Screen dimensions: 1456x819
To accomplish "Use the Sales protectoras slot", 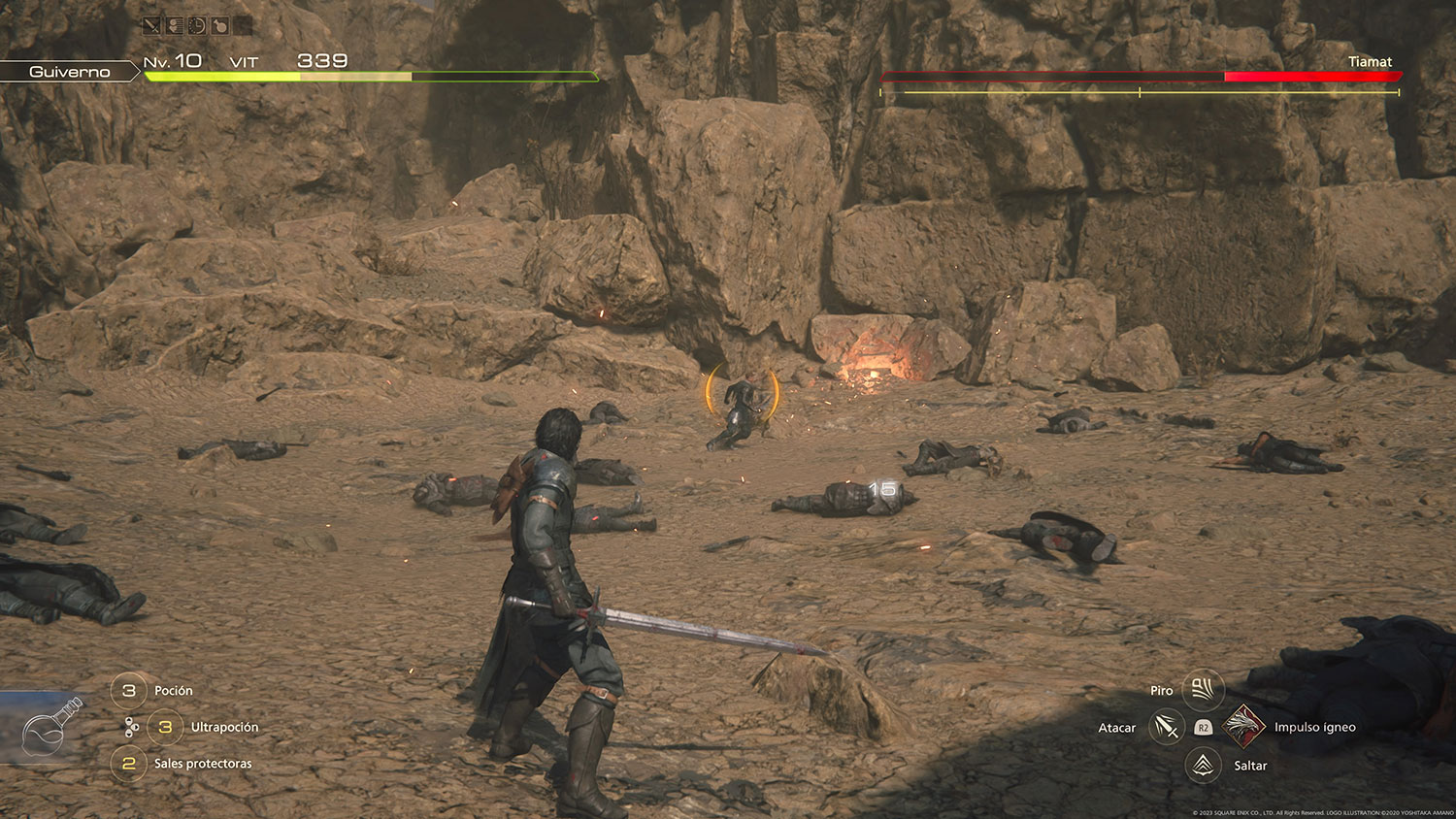I will point(129,764).
